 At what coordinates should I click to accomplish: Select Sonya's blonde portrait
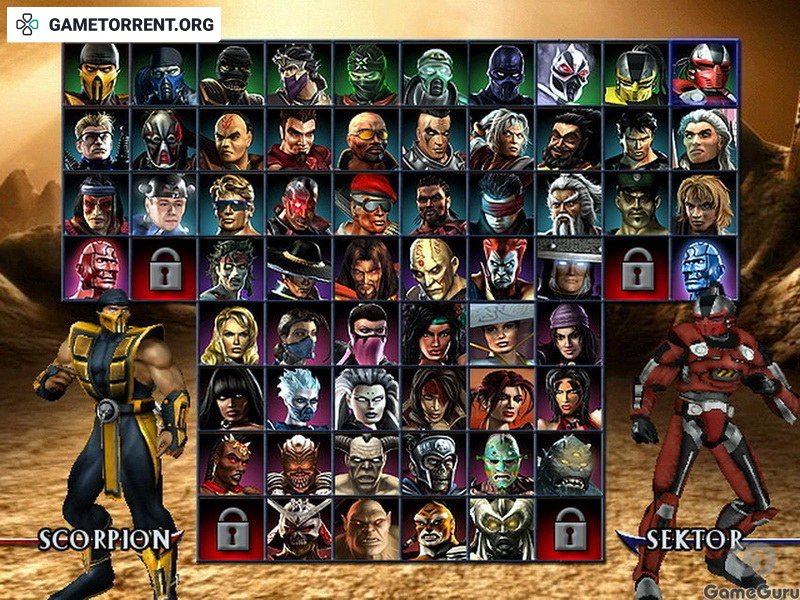(x=231, y=334)
